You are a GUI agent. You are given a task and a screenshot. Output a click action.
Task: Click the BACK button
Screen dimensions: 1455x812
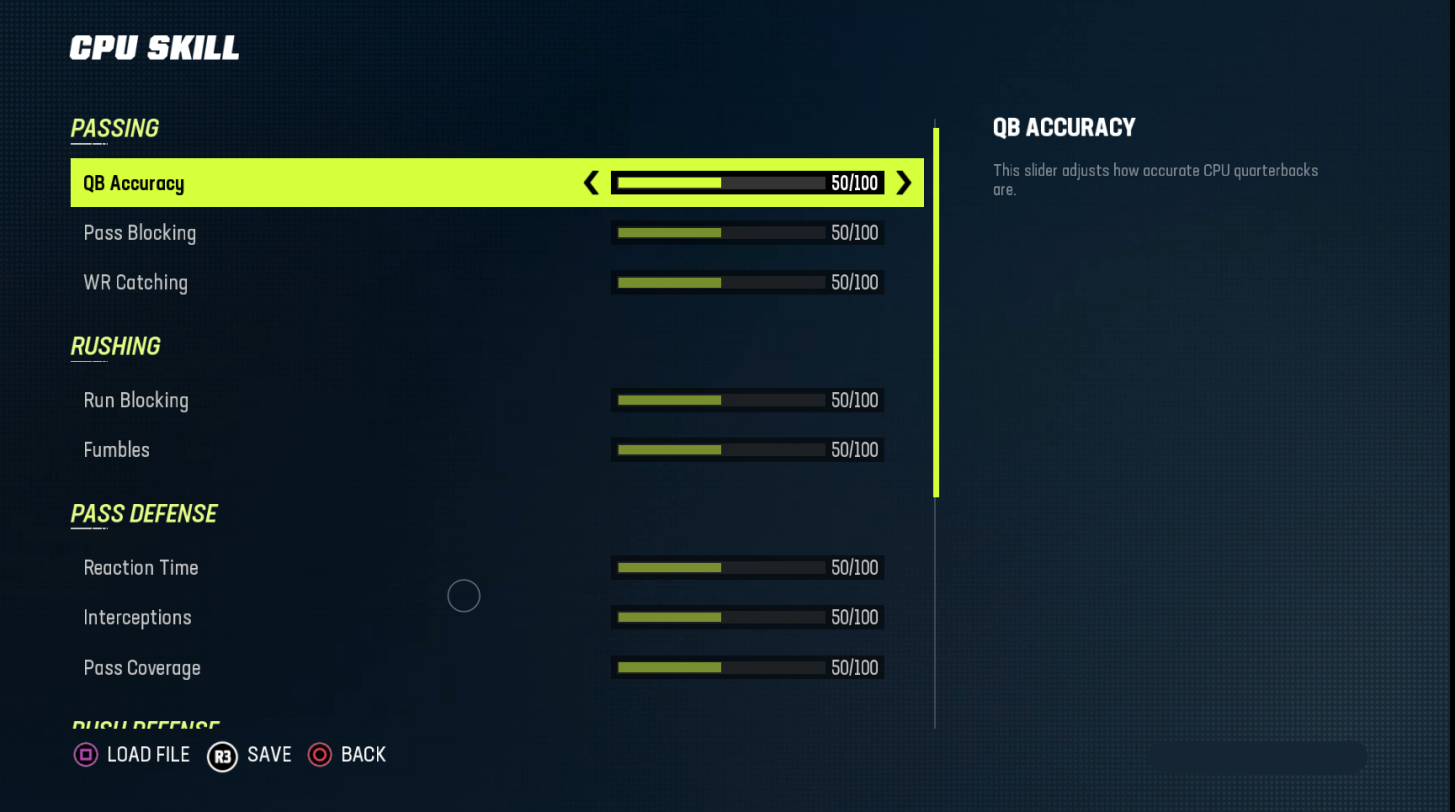[x=363, y=755]
